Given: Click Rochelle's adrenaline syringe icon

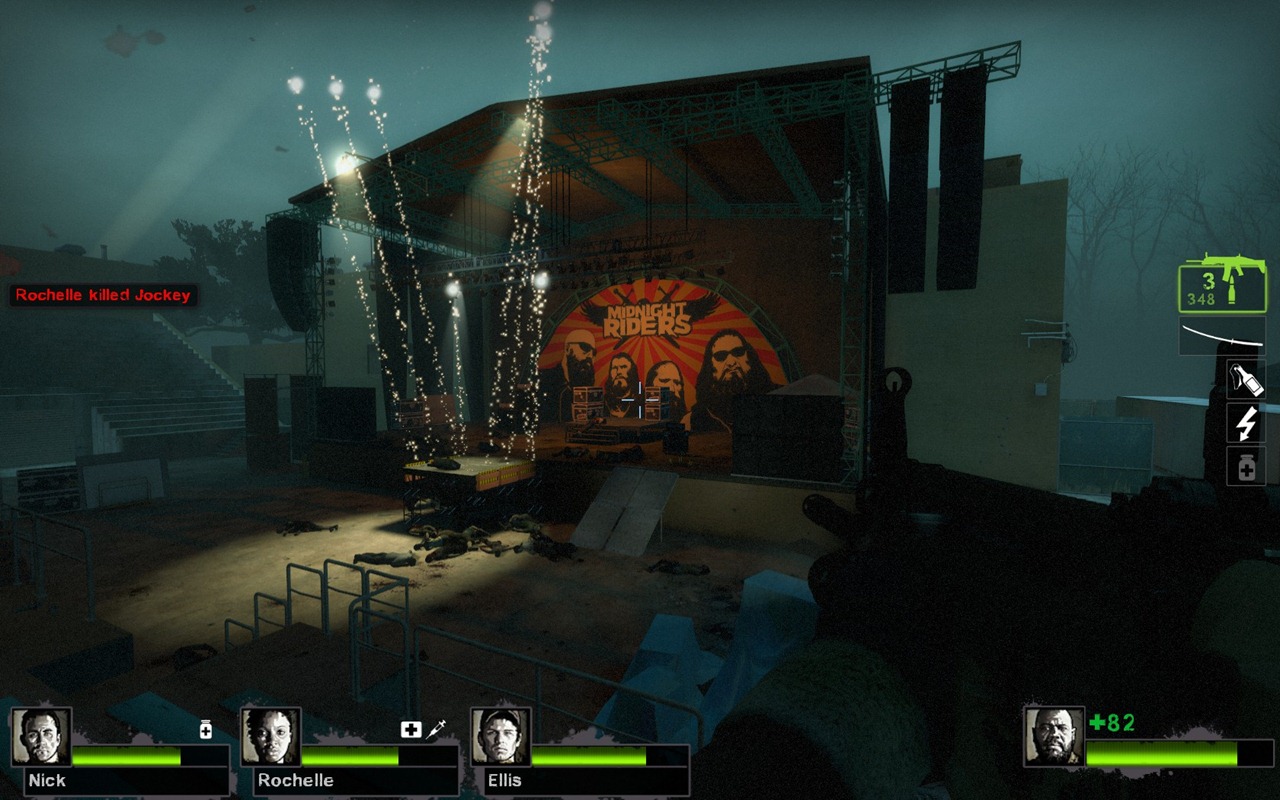Looking at the screenshot, I should pos(436,730).
